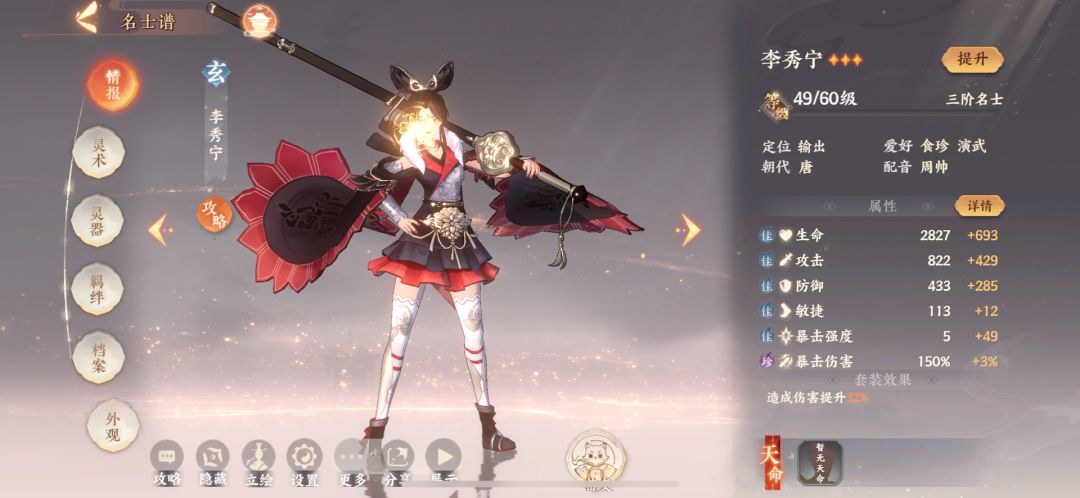View the previous character with left arrow

(158, 229)
